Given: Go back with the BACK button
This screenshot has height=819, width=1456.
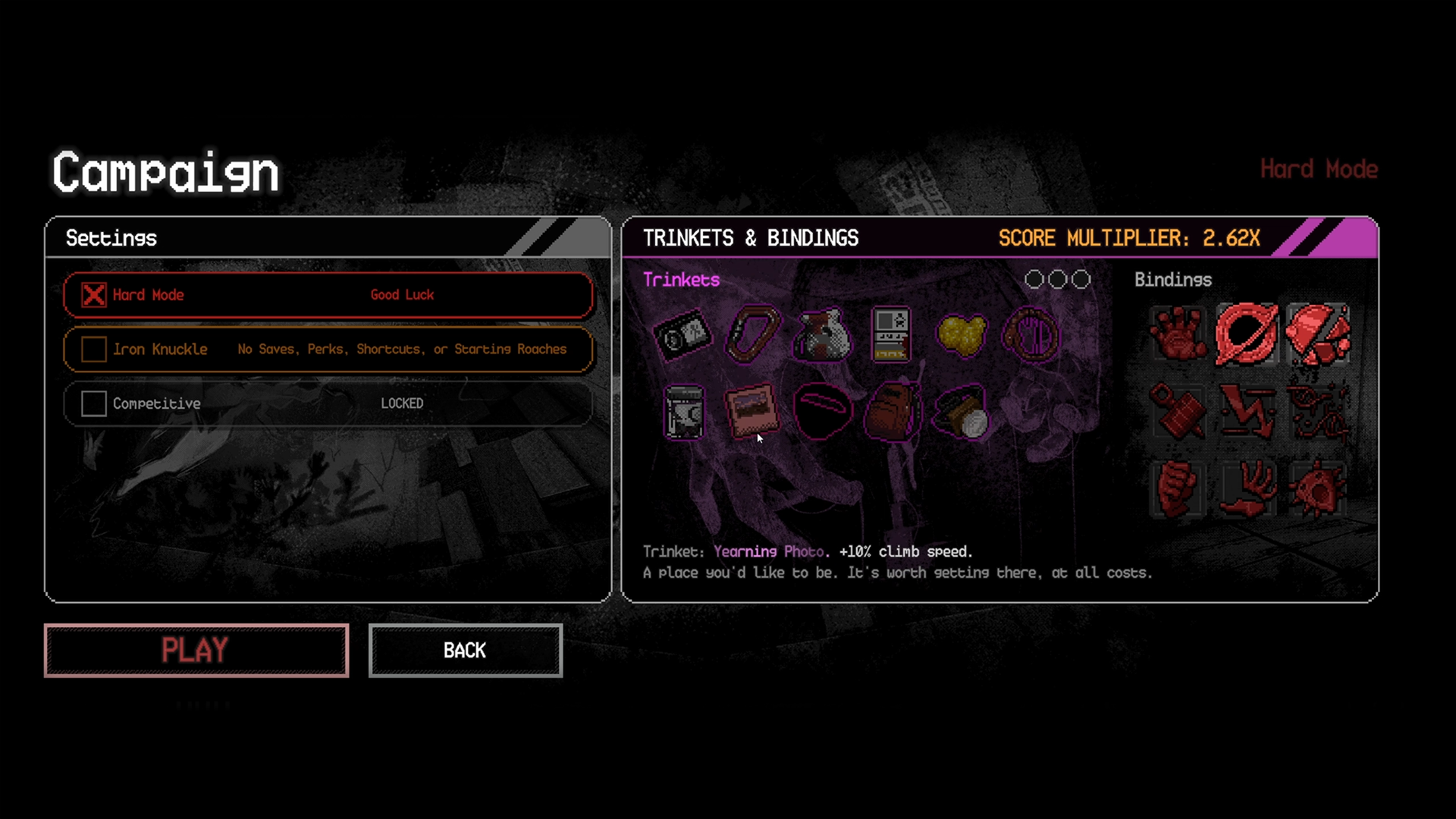Looking at the screenshot, I should 465,650.
